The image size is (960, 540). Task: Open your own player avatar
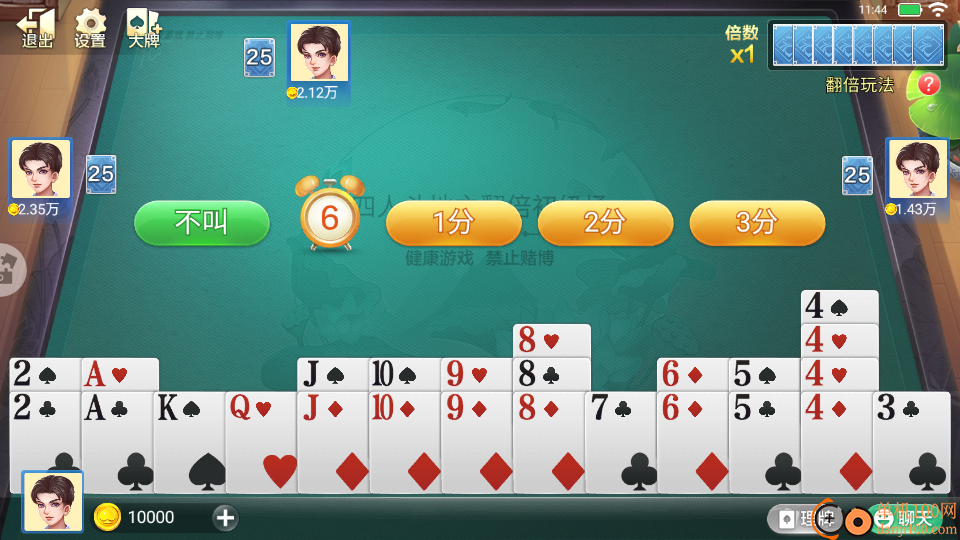coord(53,501)
